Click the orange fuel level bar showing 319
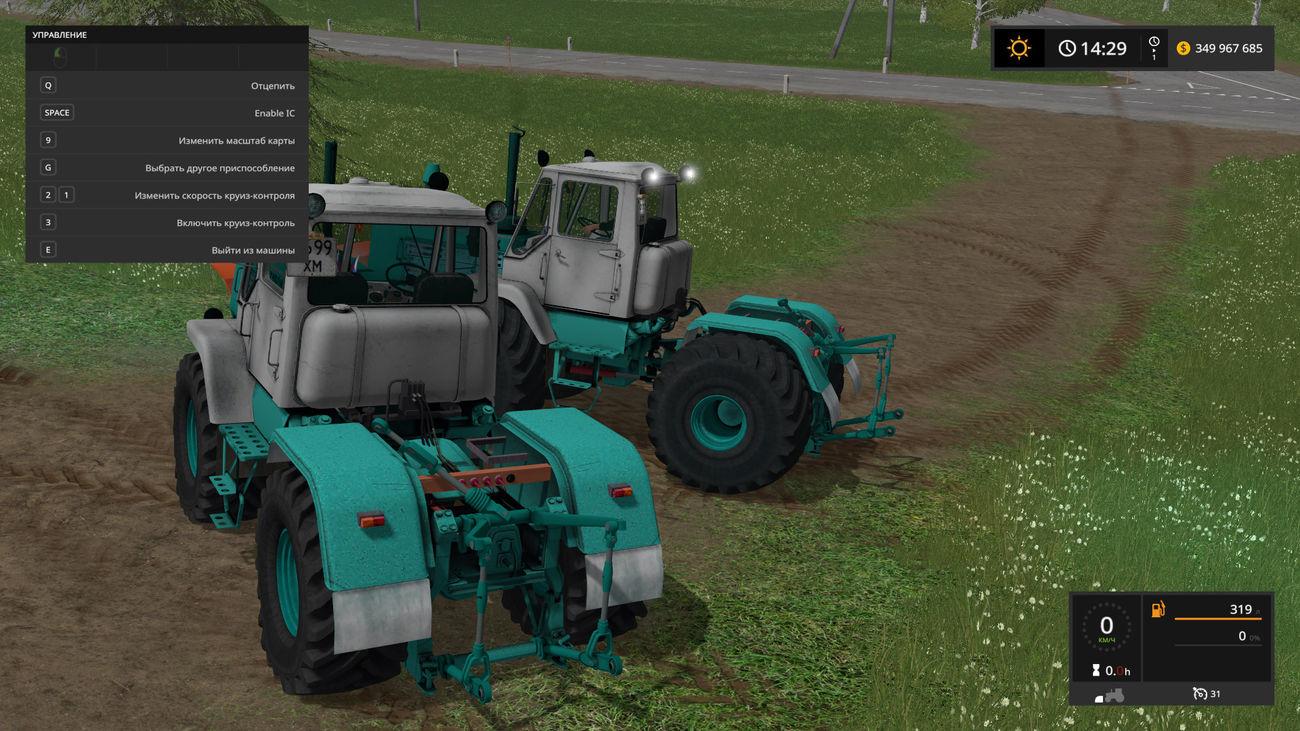This screenshot has height=731, width=1300. [1218, 618]
